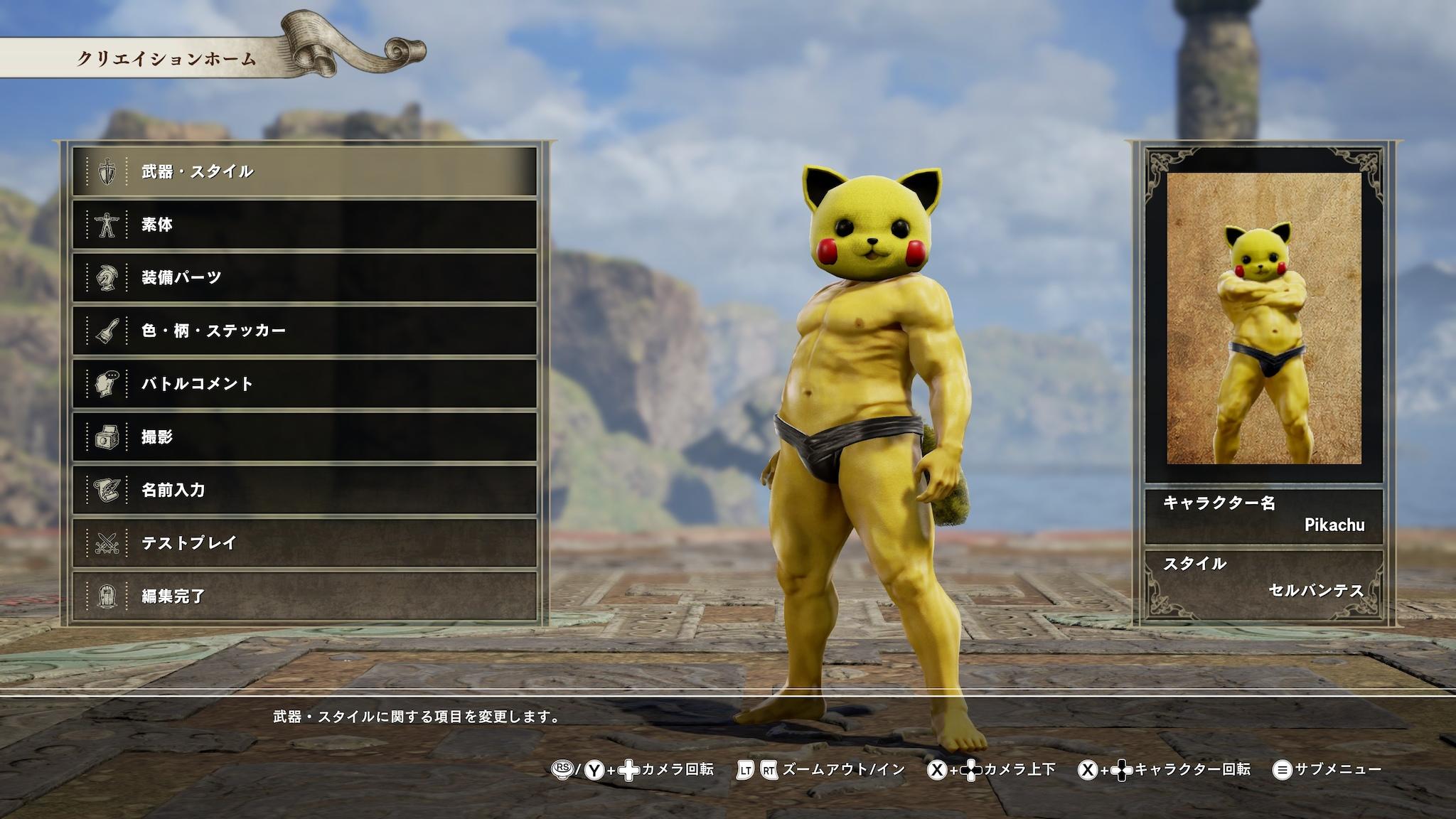Open the 武器・スタイル menu entry
Viewport: 1456px width, 819px height.
(304, 171)
